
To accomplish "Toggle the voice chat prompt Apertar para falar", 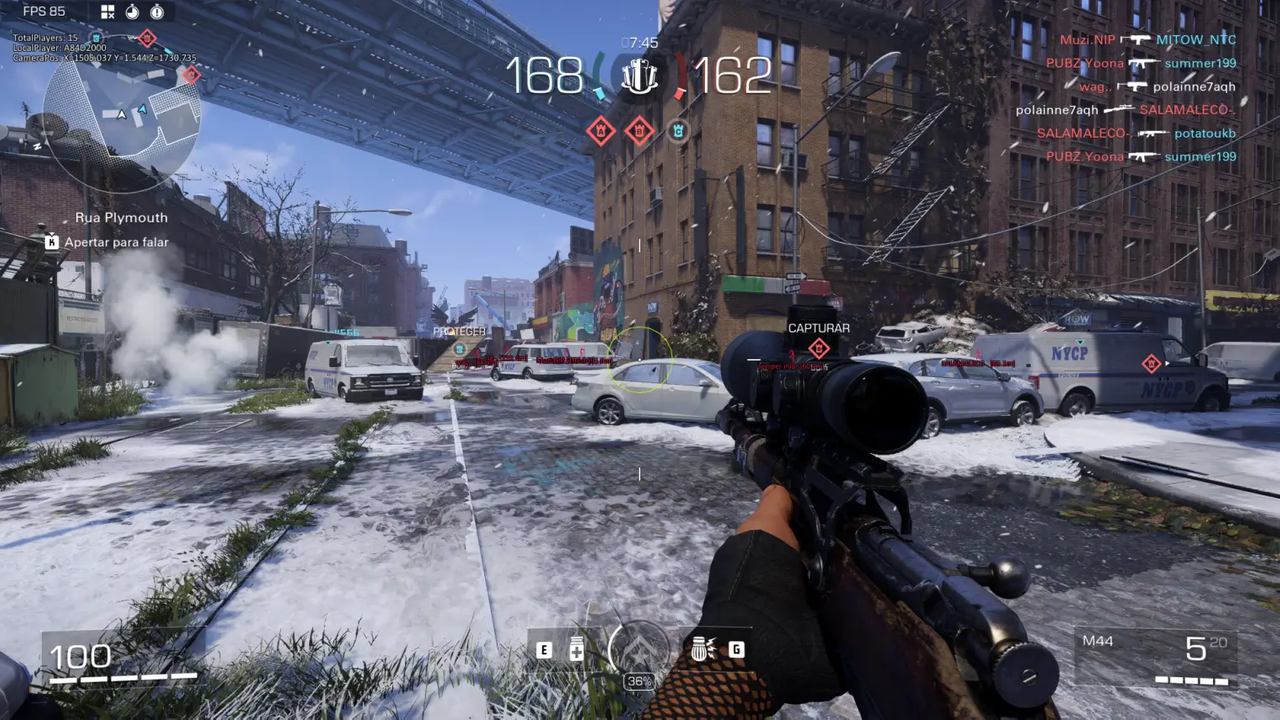I will (x=115, y=241).
